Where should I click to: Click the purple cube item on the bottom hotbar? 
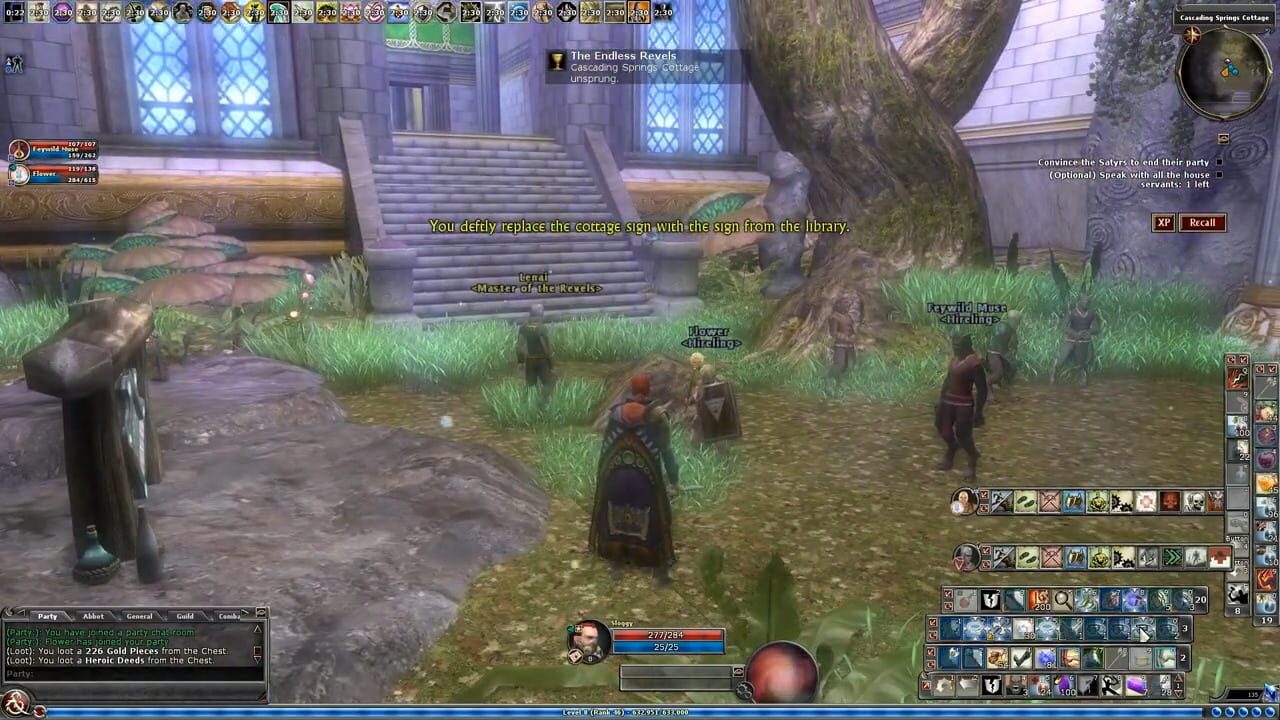pos(1136,684)
